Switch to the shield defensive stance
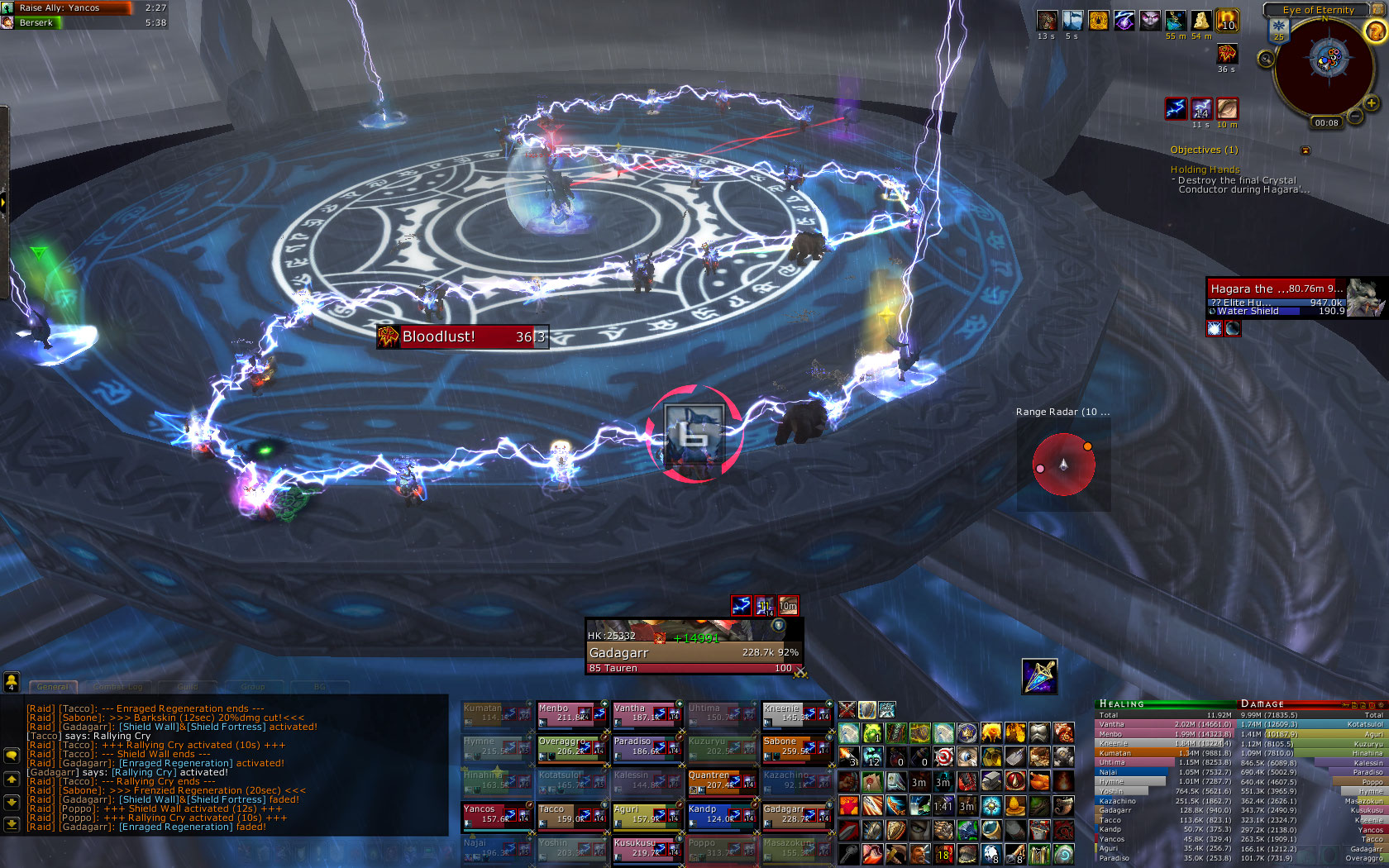The height and width of the screenshot is (868, 1389). [866, 710]
